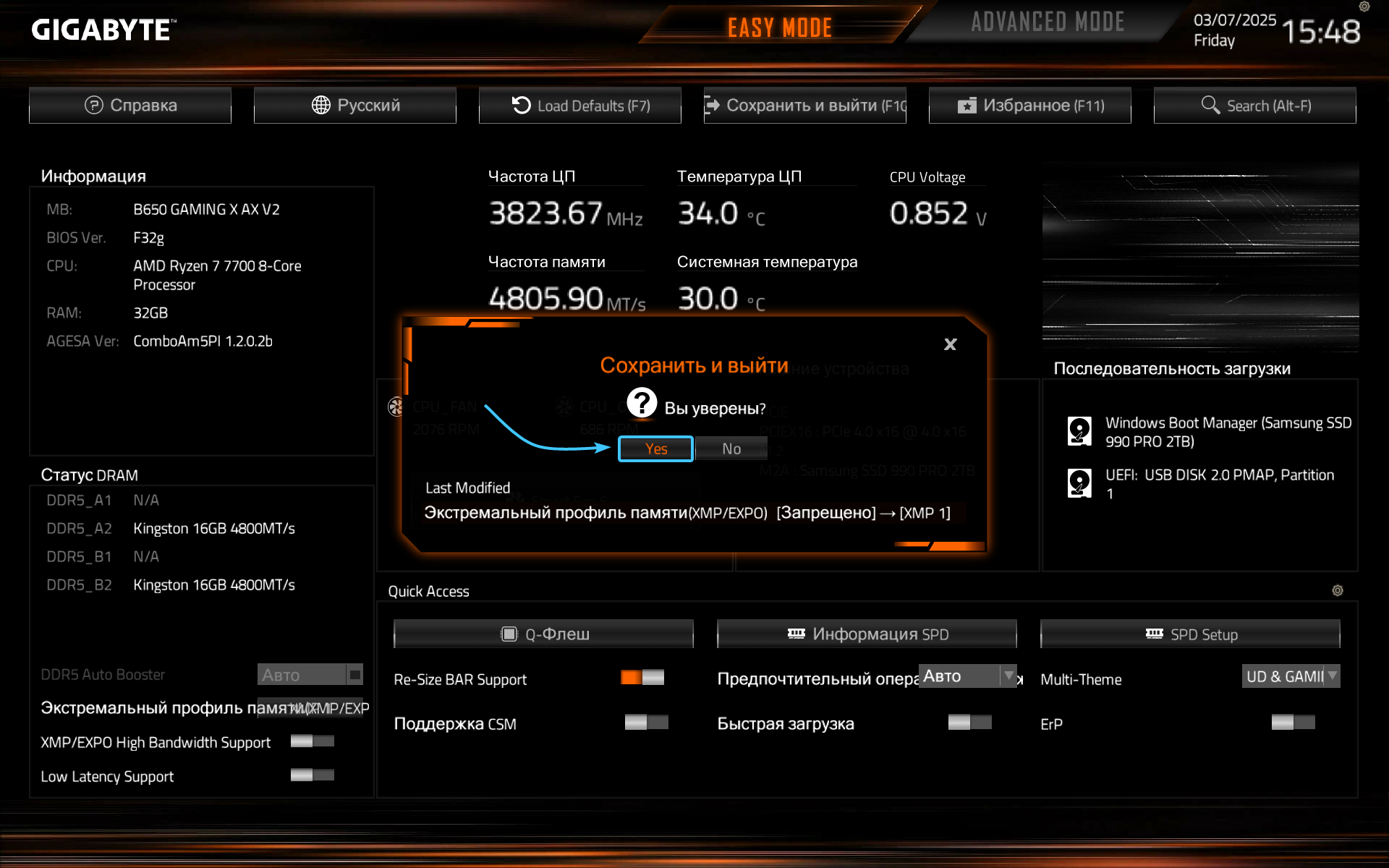Select Windows Boot Manager boot entry
Viewport: 1389px width, 868px height.
tap(1210, 432)
